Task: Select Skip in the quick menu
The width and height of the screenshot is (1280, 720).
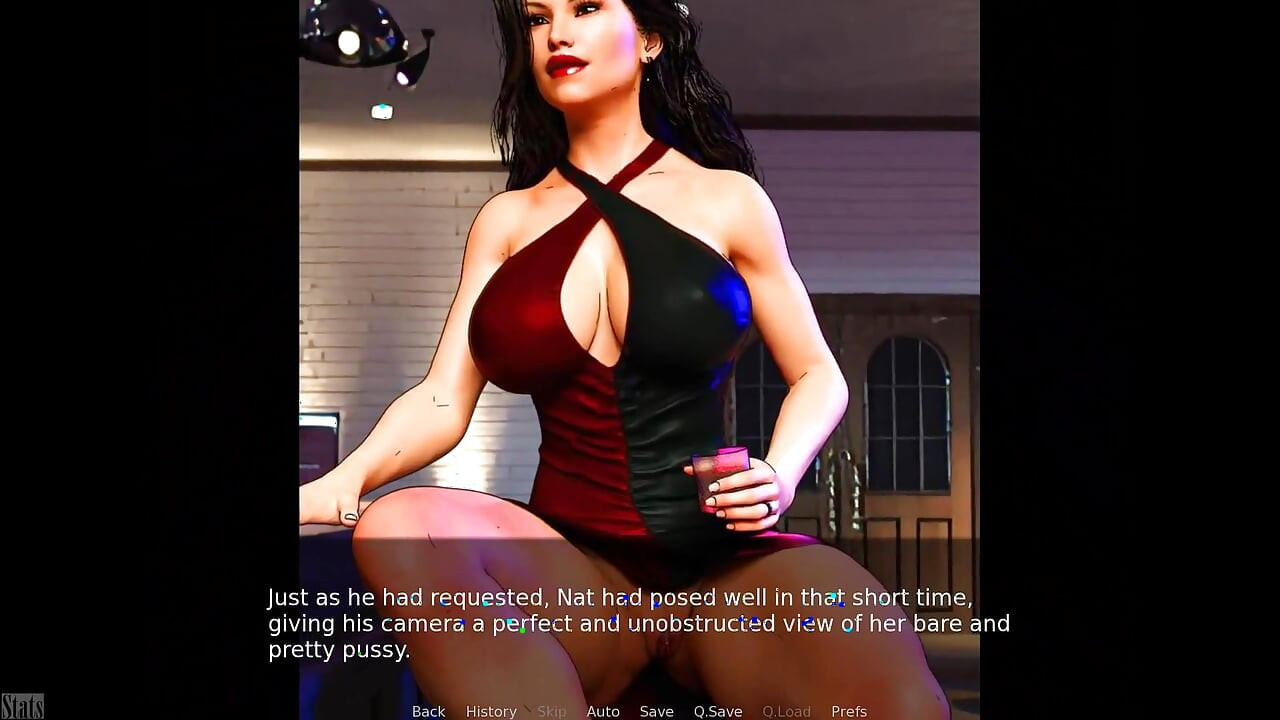Action: point(551,711)
